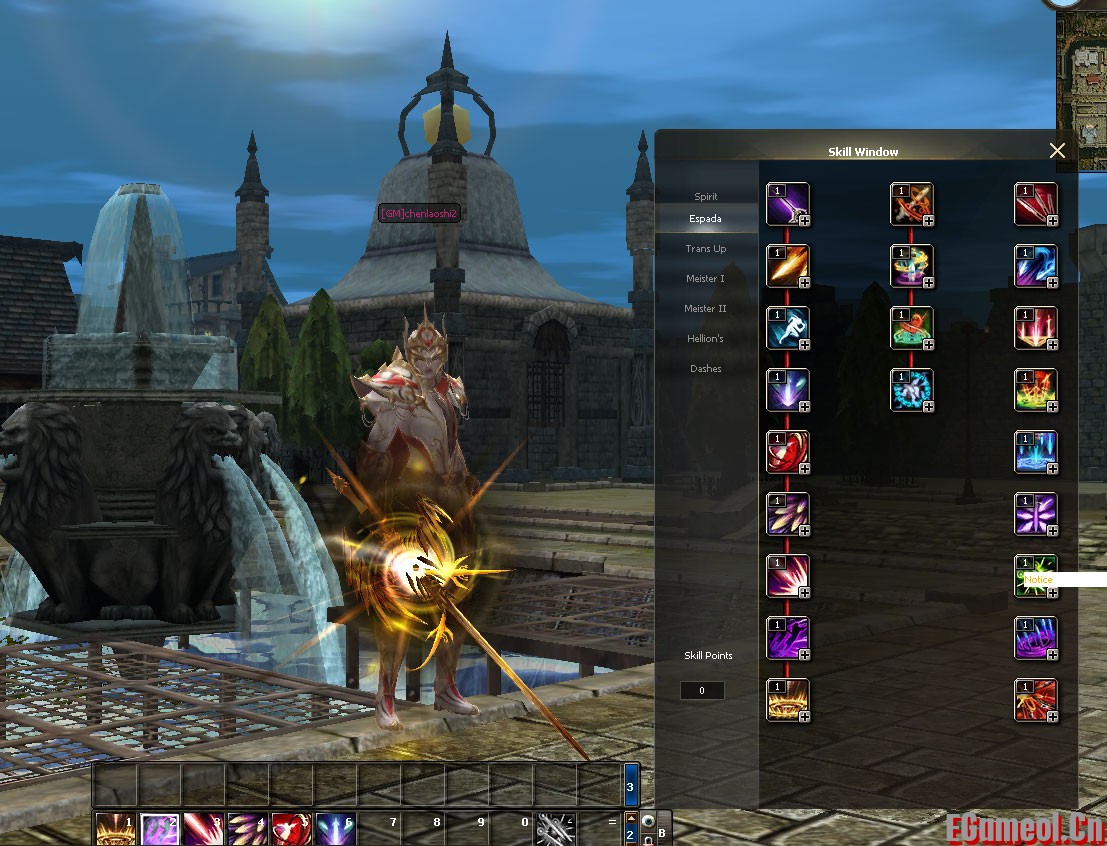The width and height of the screenshot is (1107, 846).
Task: Switch to the Meister II tab
Action: tap(706, 309)
